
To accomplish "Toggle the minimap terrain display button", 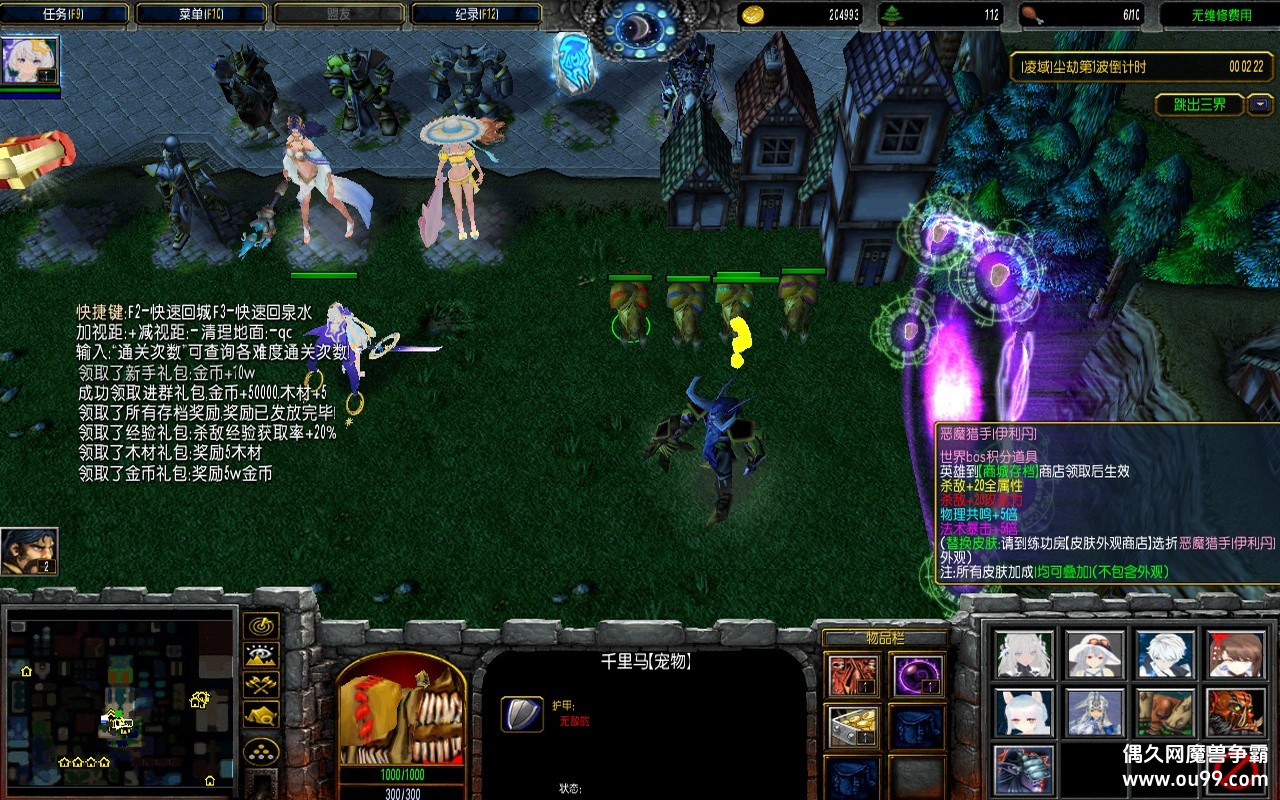I will click(262, 656).
